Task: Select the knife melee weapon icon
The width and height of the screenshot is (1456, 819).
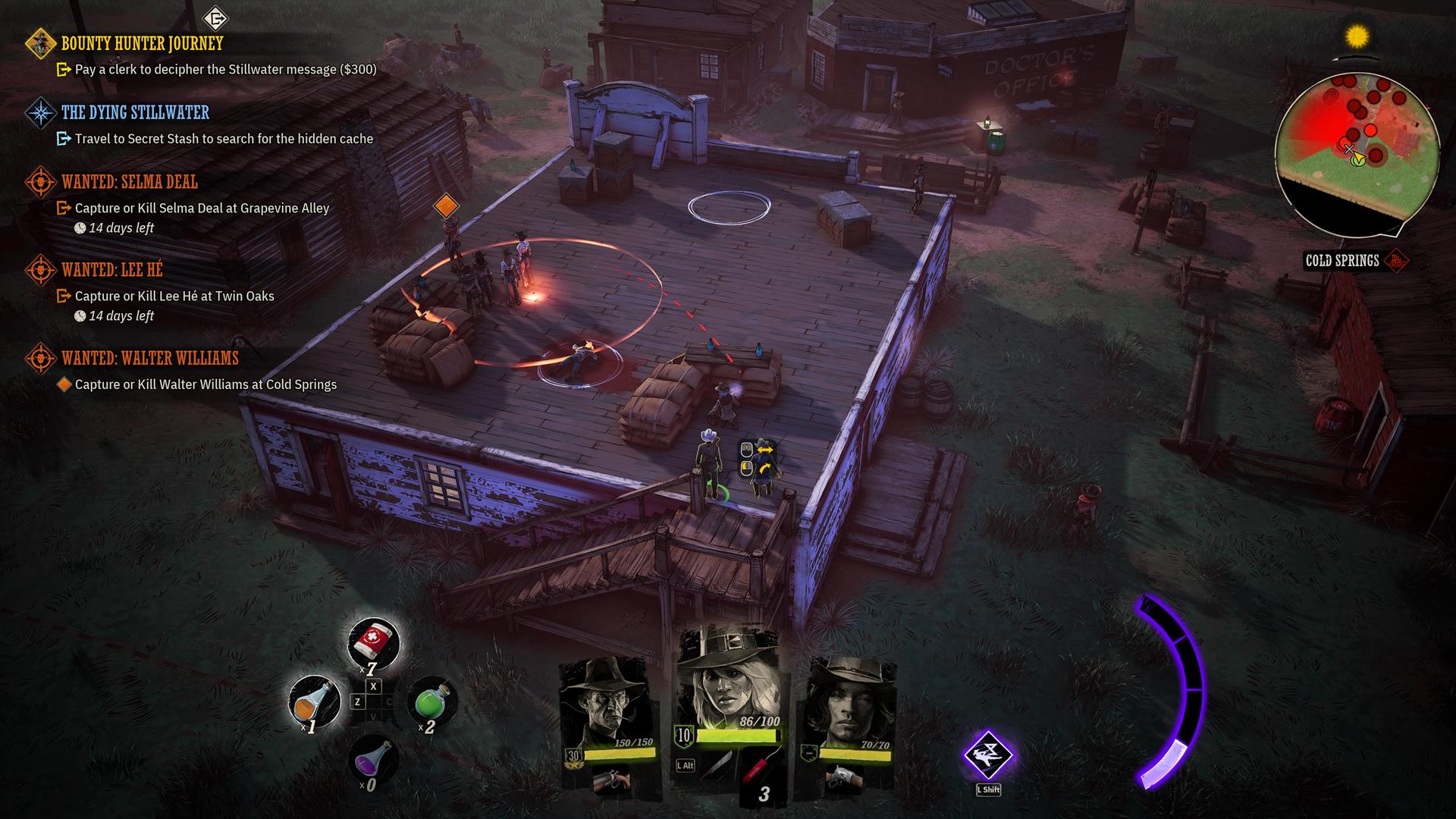Action: click(717, 766)
